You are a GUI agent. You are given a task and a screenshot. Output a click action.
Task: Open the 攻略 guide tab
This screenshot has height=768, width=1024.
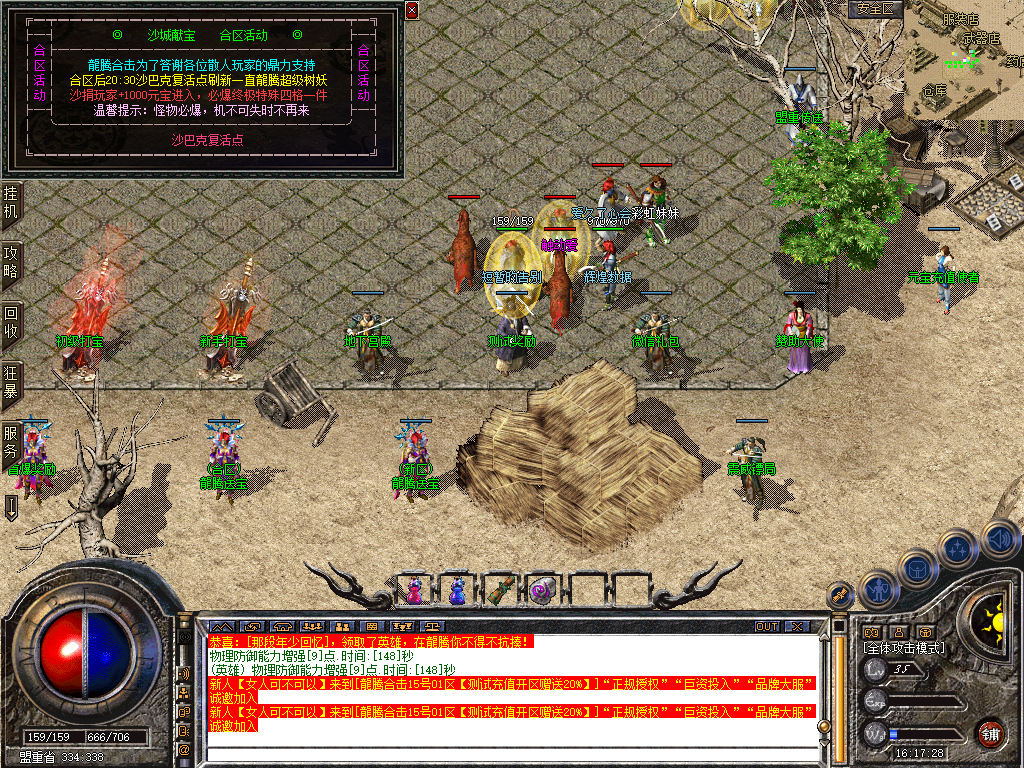[x=11, y=262]
